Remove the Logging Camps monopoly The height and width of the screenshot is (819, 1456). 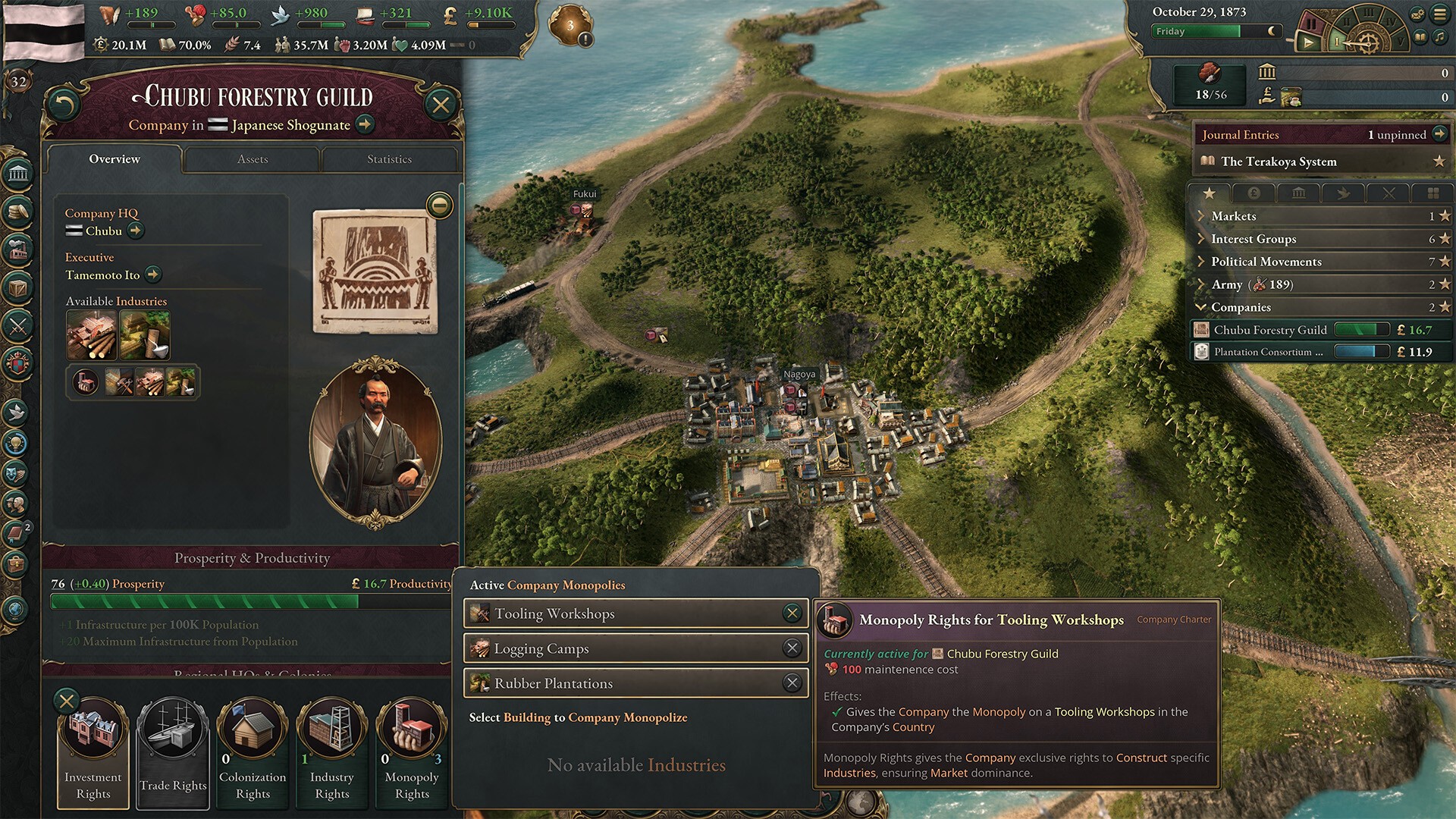[x=792, y=648]
